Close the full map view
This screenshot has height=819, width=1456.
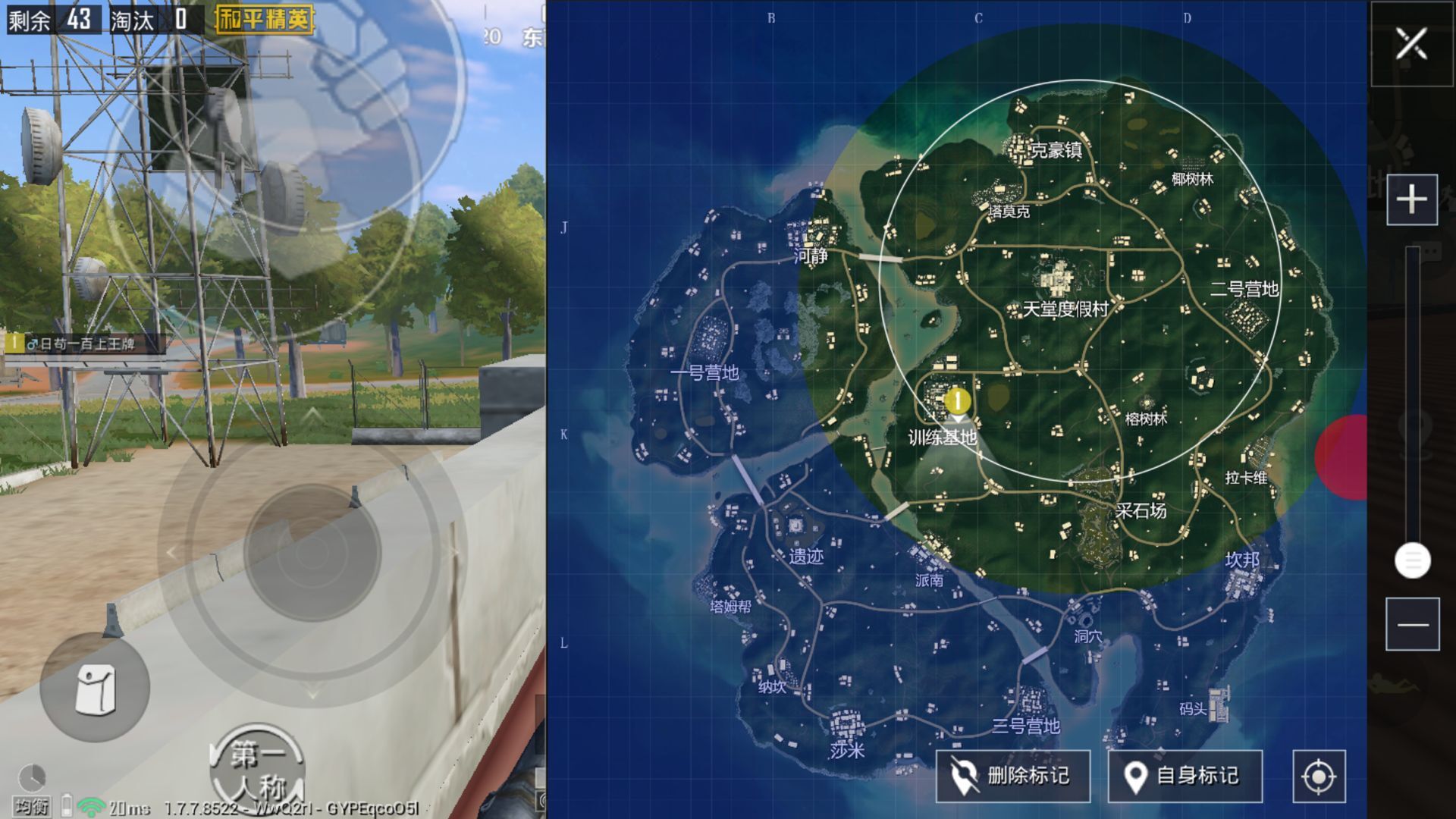click(1411, 44)
